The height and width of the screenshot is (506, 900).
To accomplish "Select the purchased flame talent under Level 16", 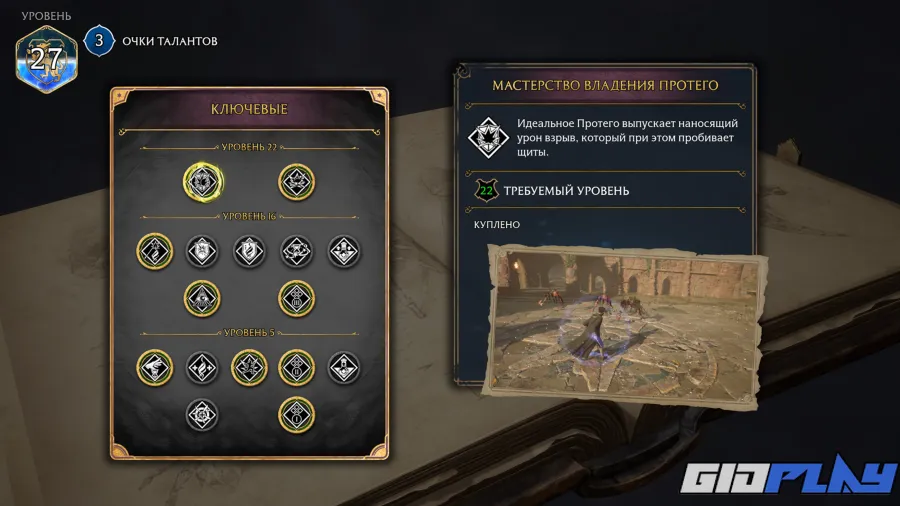I will (x=155, y=250).
